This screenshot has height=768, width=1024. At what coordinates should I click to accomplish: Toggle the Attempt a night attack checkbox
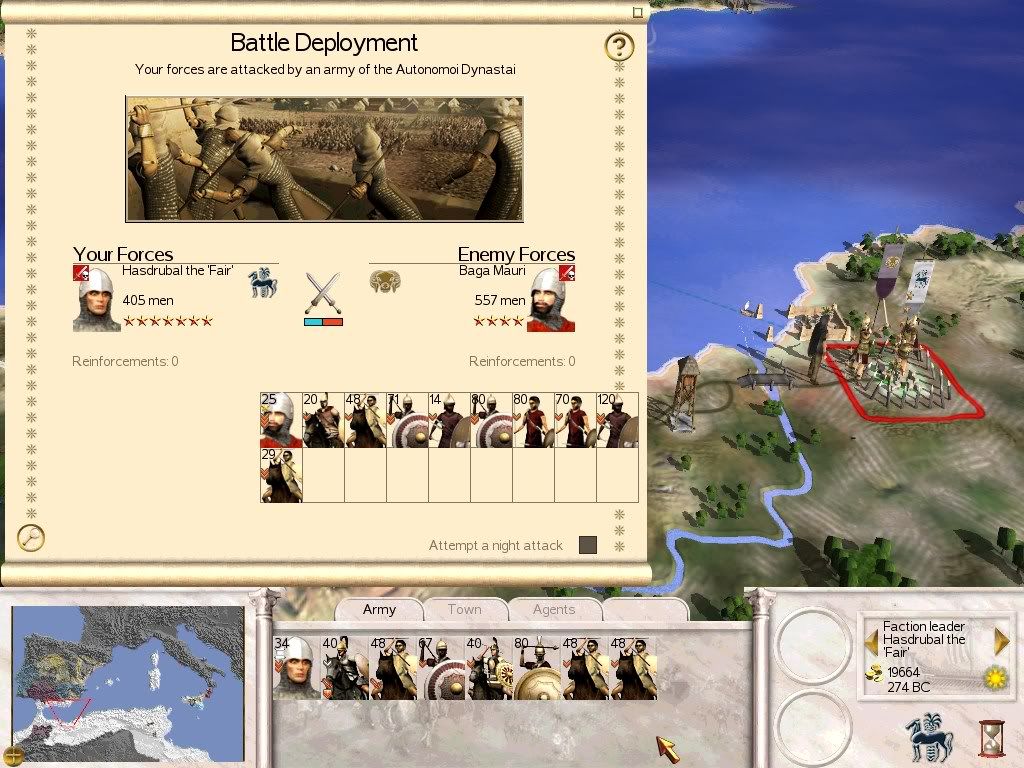588,545
